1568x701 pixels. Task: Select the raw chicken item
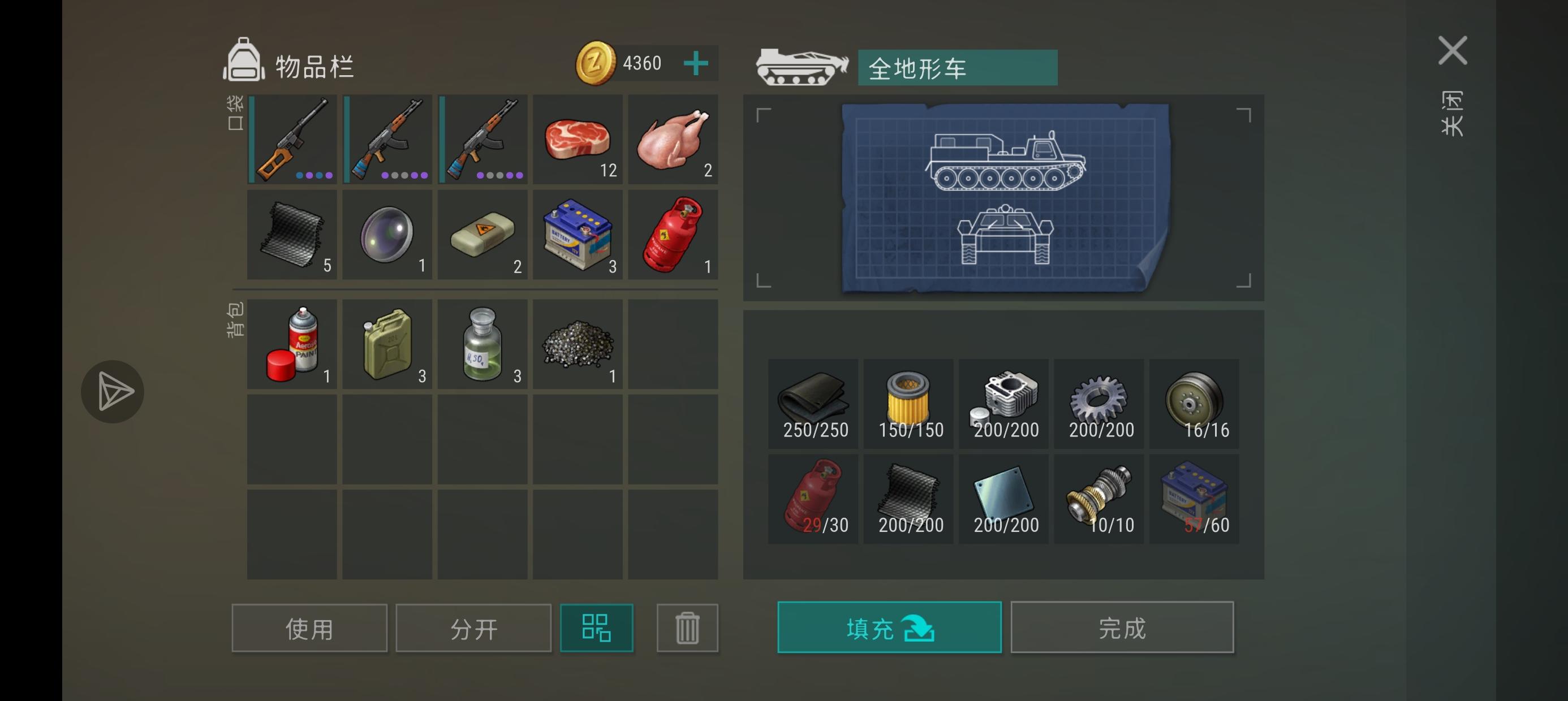pyautogui.click(x=673, y=139)
